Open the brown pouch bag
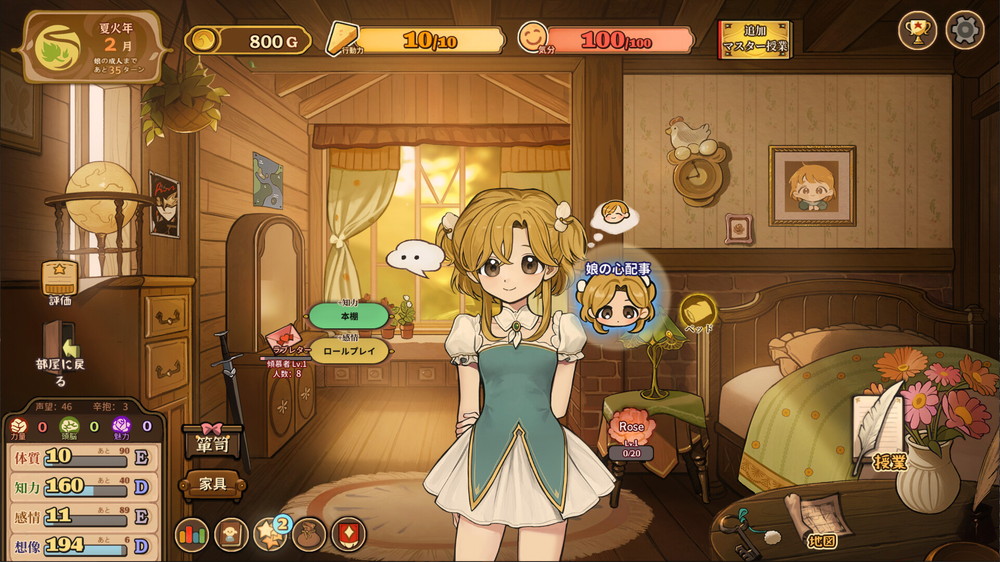This screenshot has height=562, width=1000. 309,534
